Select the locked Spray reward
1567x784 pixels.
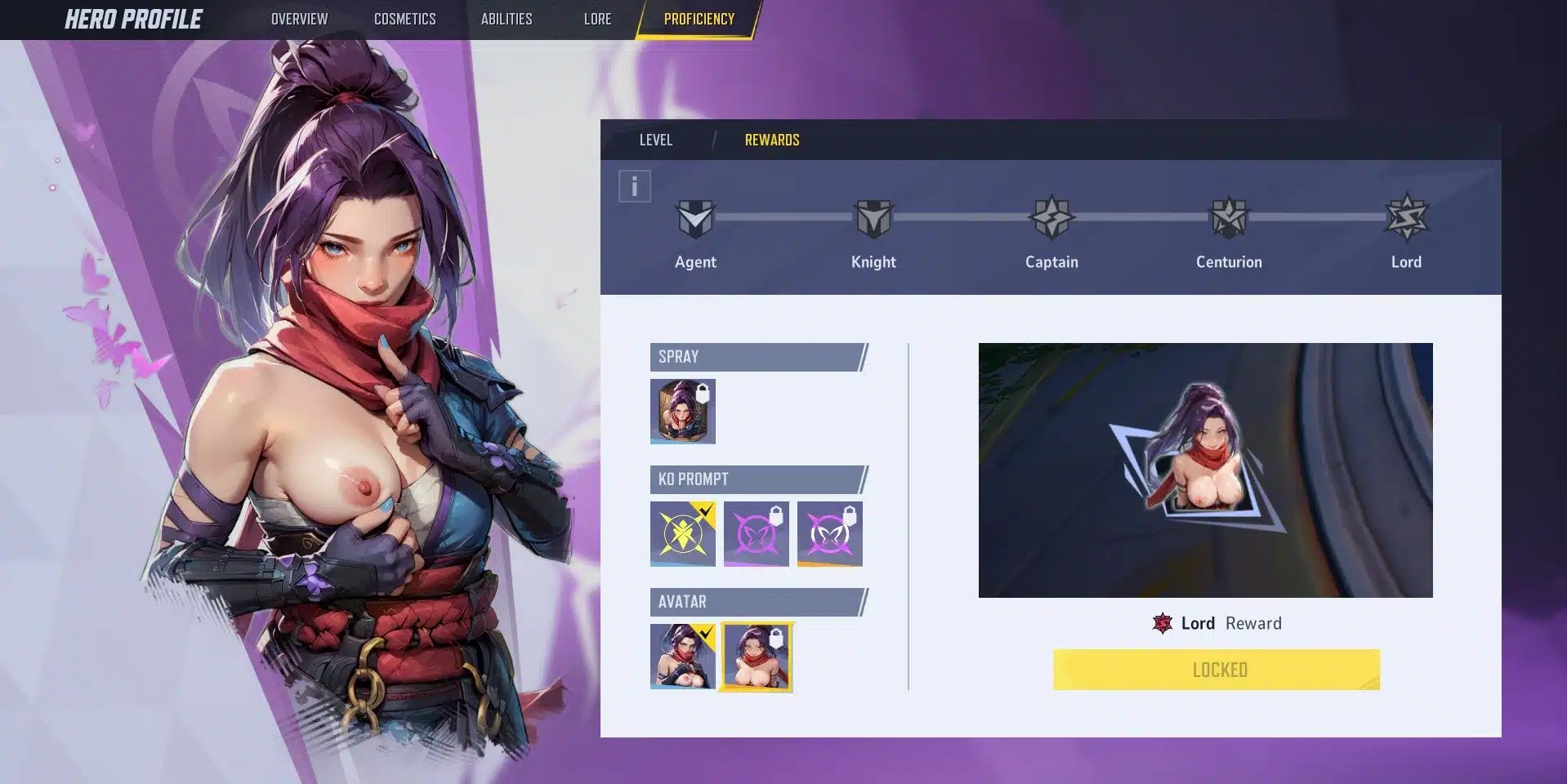(x=682, y=411)
